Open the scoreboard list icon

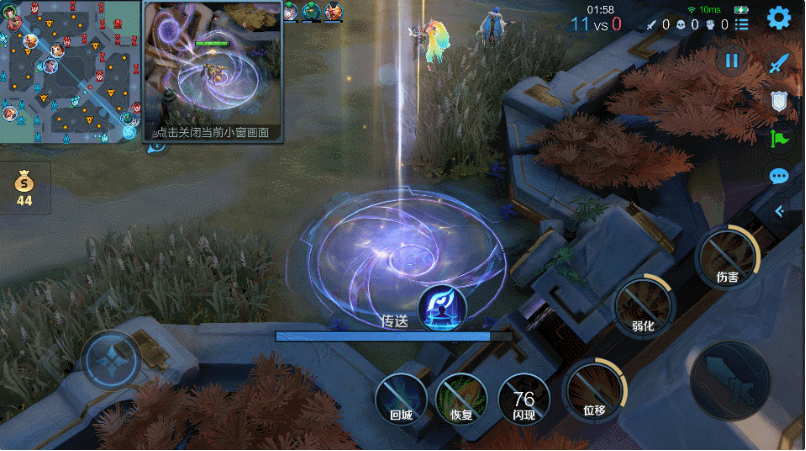742,24
